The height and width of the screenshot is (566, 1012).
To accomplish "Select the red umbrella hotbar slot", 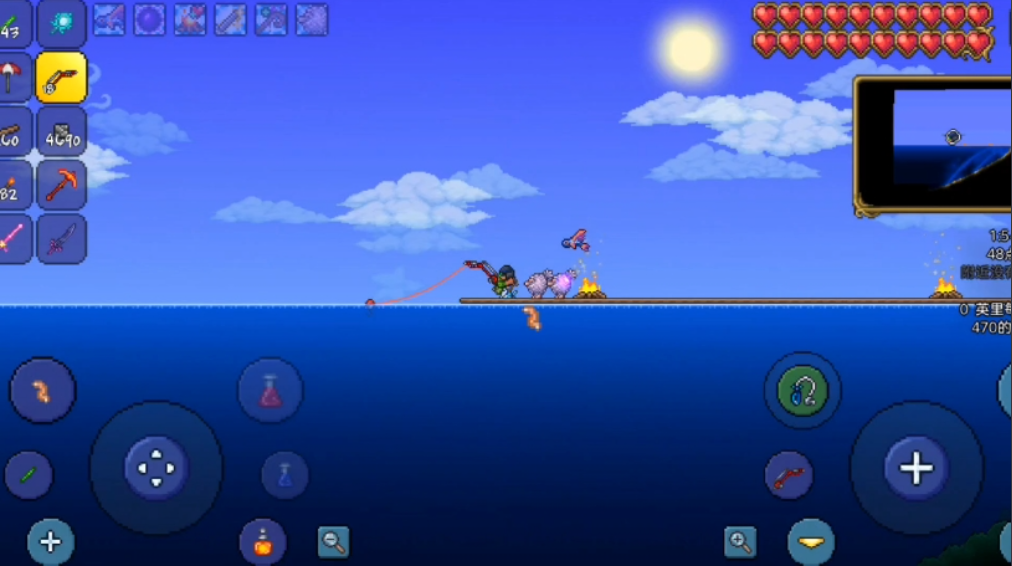I will (x=12, y=78).
